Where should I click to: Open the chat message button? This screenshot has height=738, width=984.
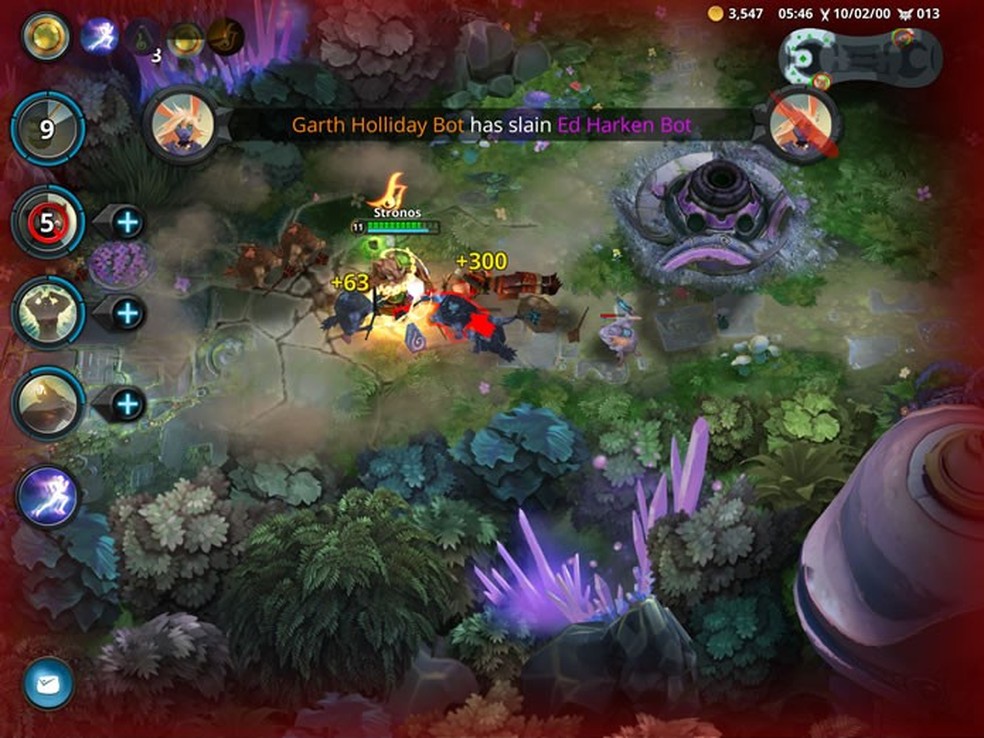click(x=48, y=683)
